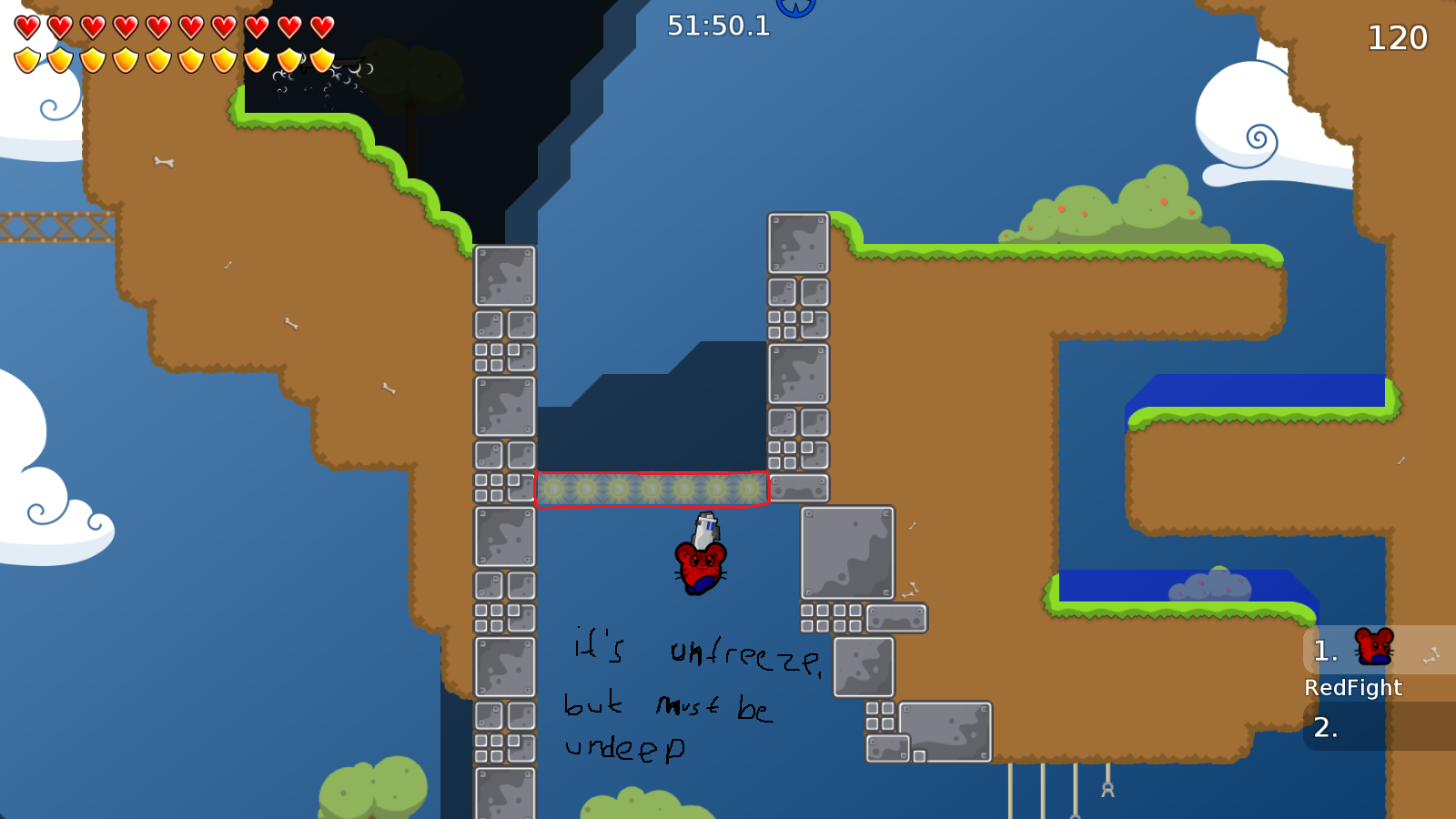Expand the rank 1 leaderboard row
The image size is (1456, 819).
click(1324, 650)
